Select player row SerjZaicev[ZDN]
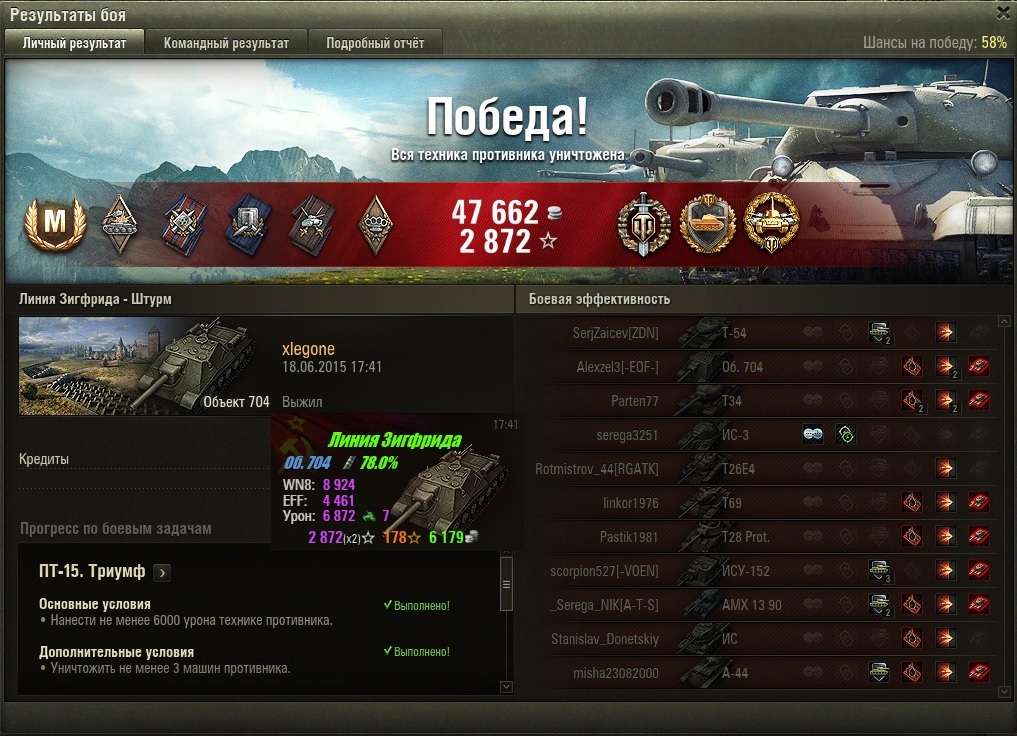This screenshot has width=1017, height=736. coord(610,332)
